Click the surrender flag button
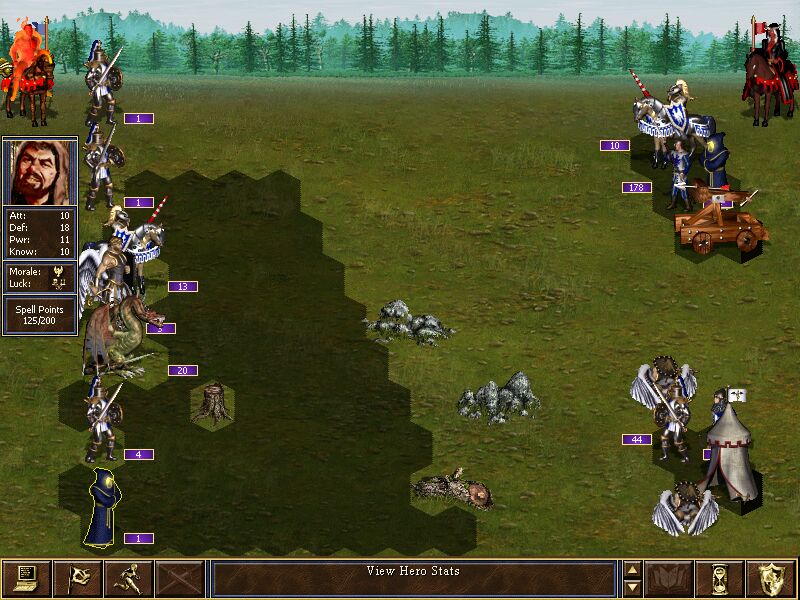The height and width of the screenshot is (600, 800). click(x=77, y=578)
